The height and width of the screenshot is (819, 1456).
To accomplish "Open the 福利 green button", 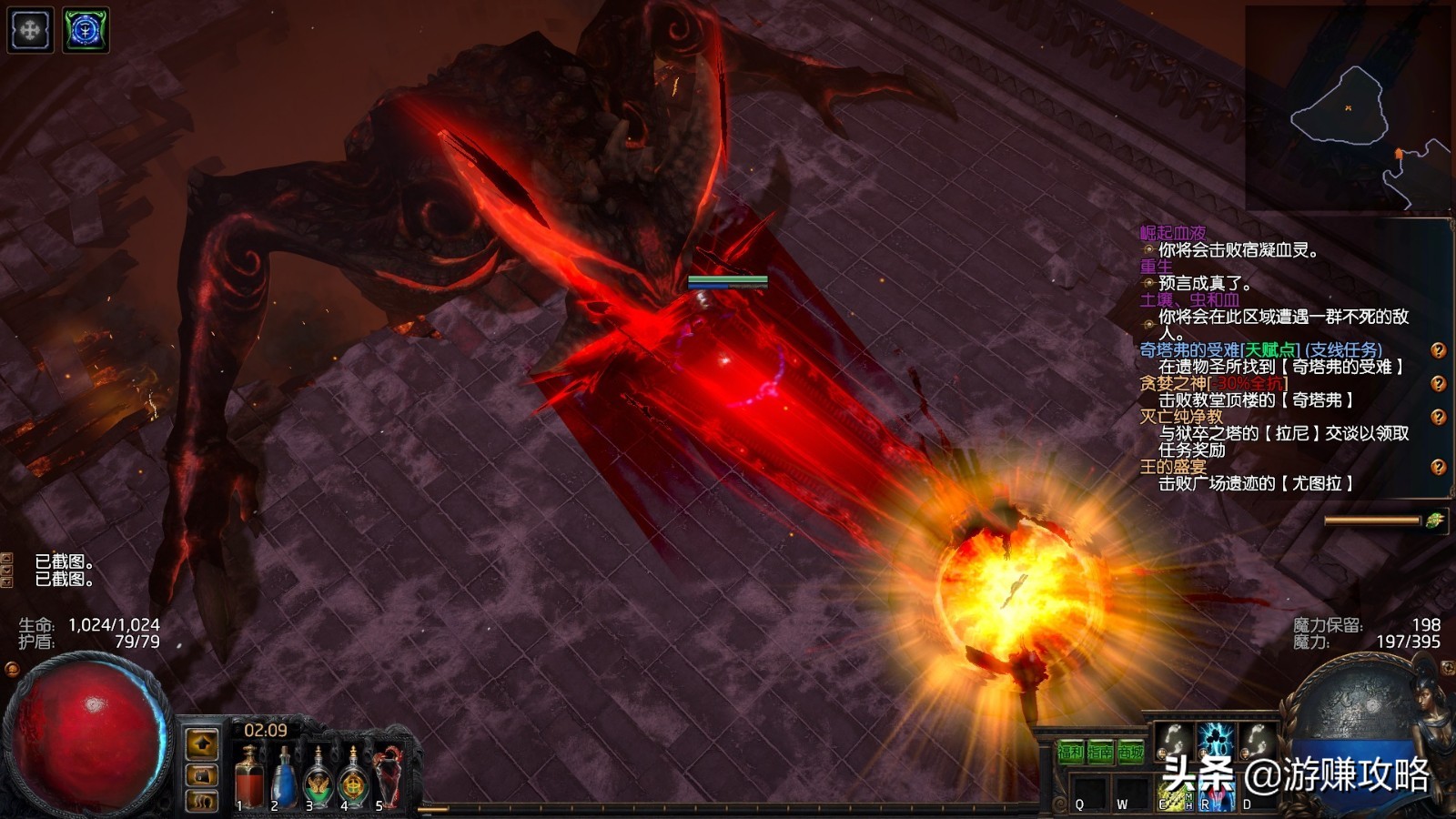I will tap(1070, 753).
